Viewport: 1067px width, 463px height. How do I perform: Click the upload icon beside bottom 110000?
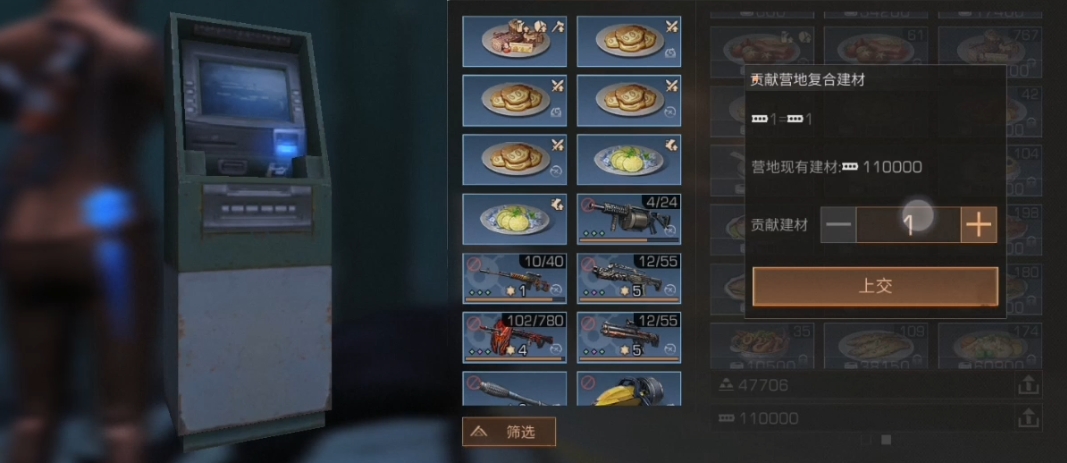click(x=1027, y=417)
